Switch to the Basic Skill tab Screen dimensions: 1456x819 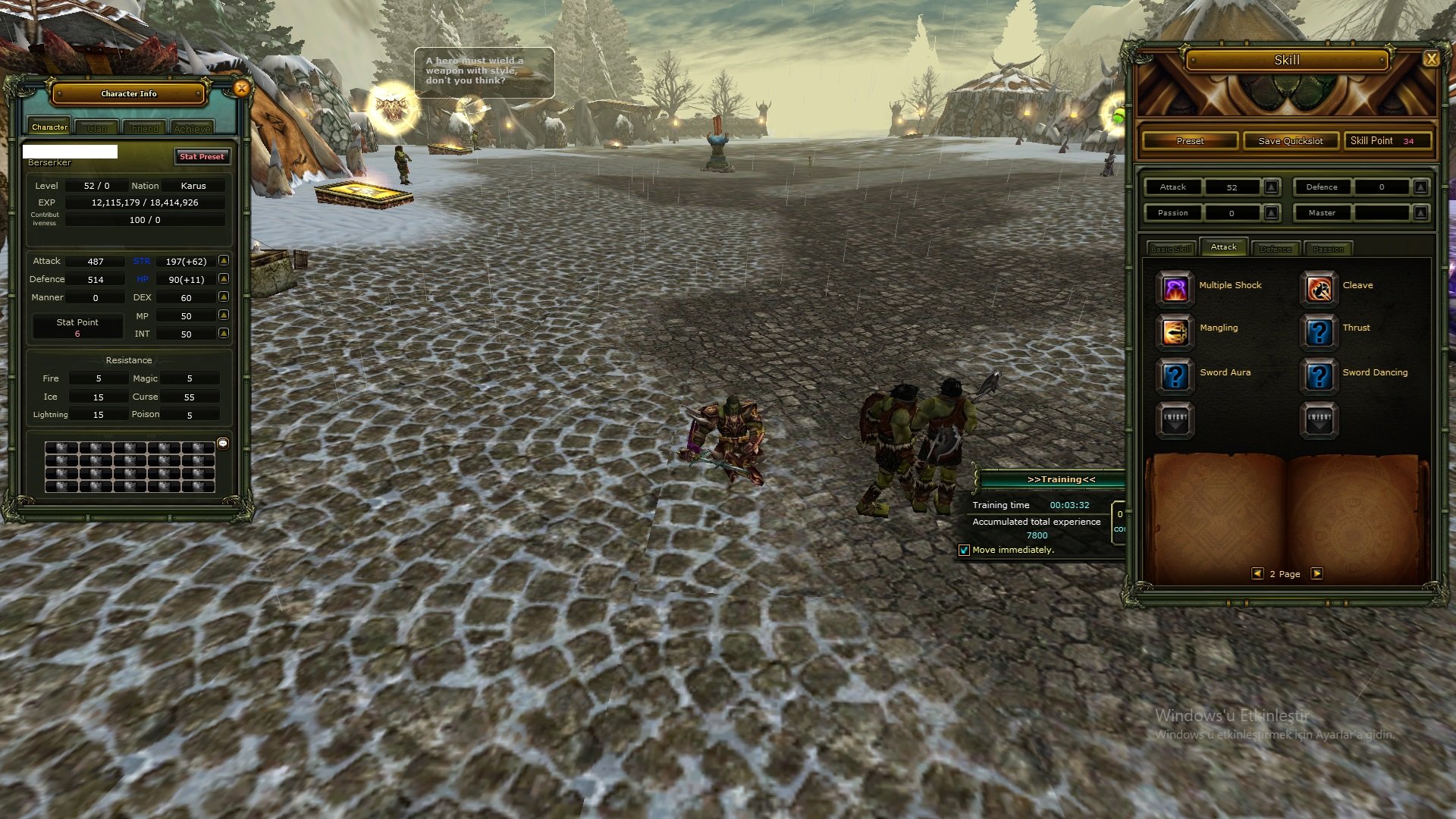pyautogui.click(x=1171, y=249)
